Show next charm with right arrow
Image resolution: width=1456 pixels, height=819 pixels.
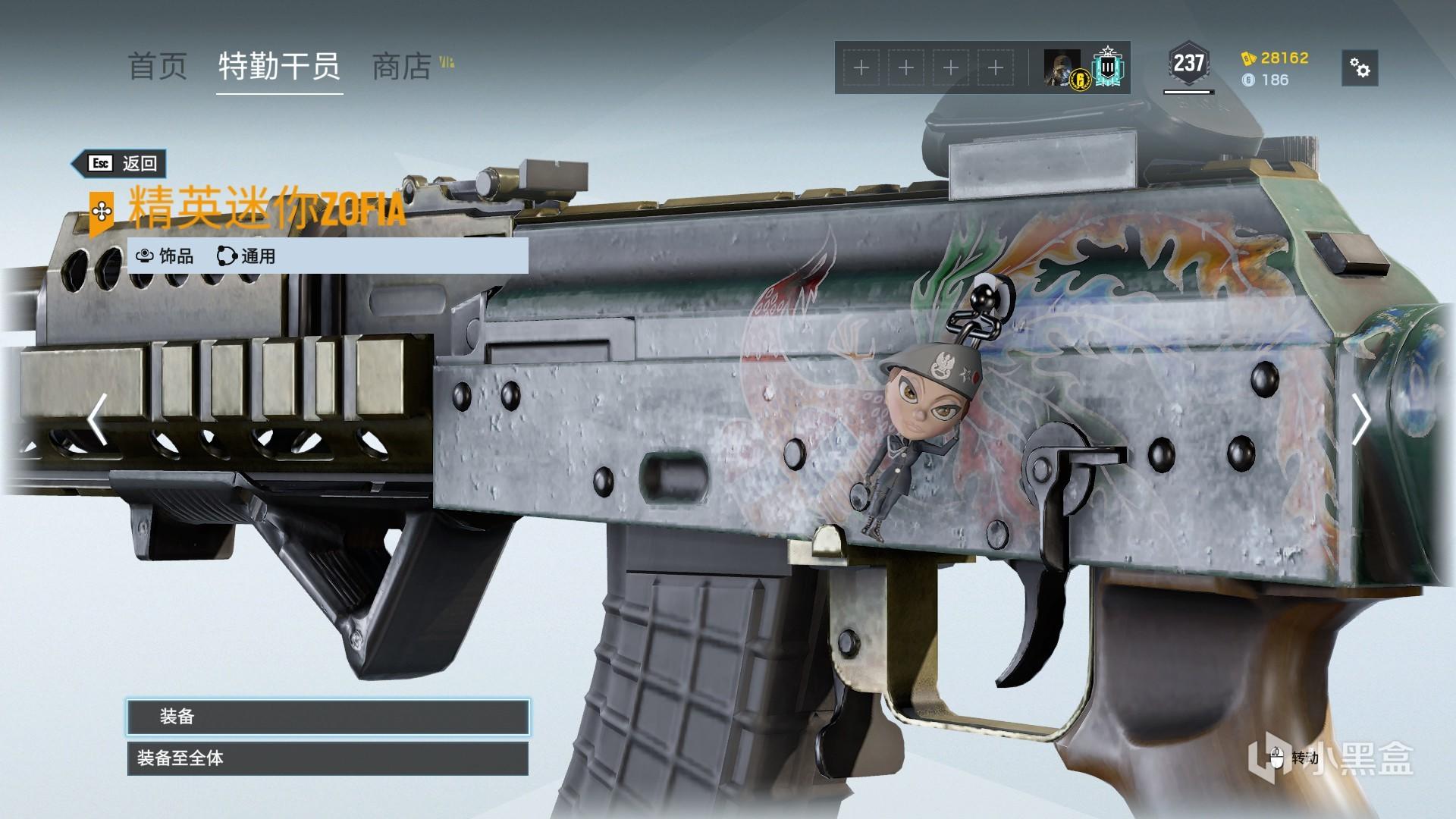[1361, 419]
